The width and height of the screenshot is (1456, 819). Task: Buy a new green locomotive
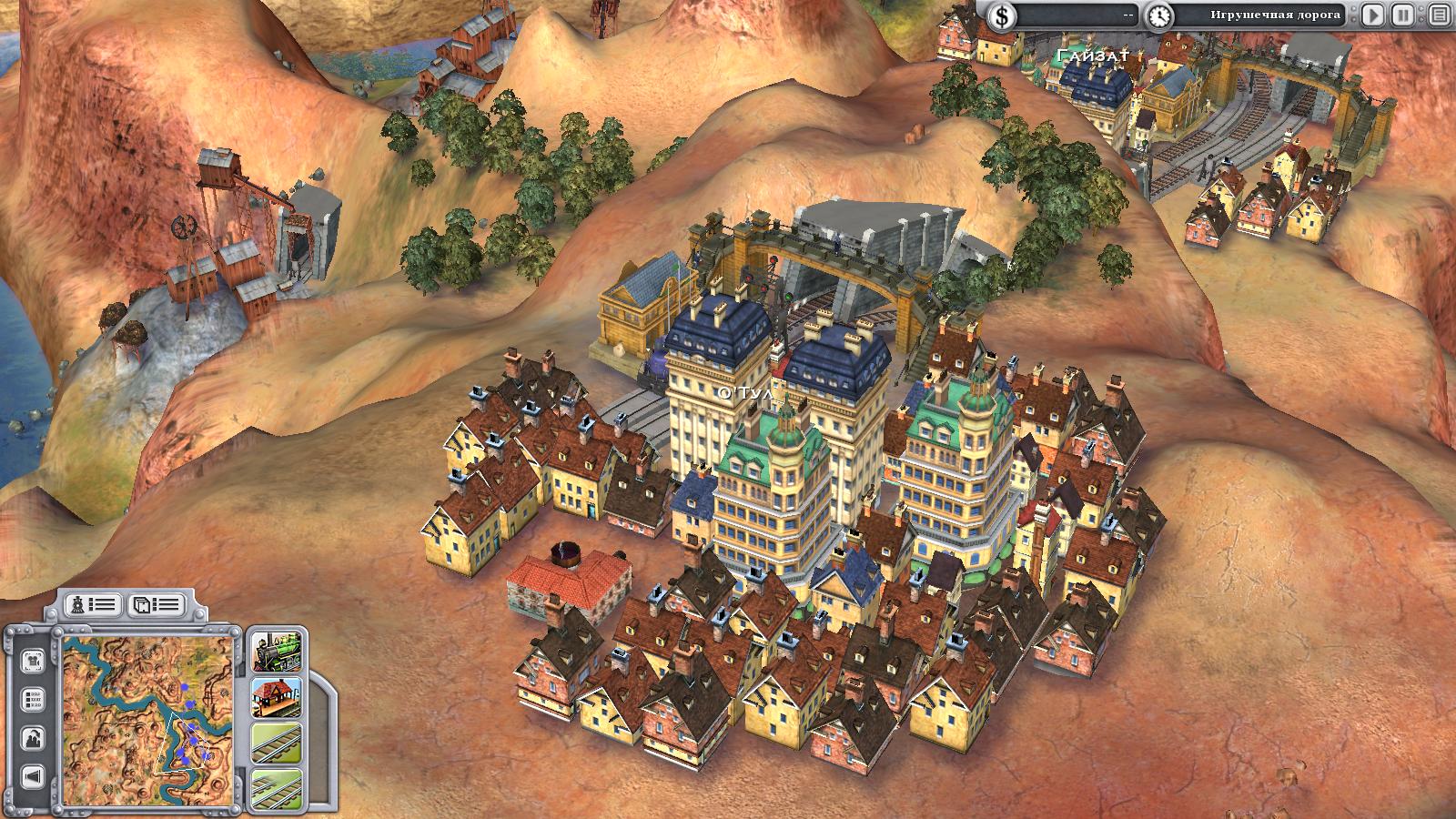click(x=277, y=651)
